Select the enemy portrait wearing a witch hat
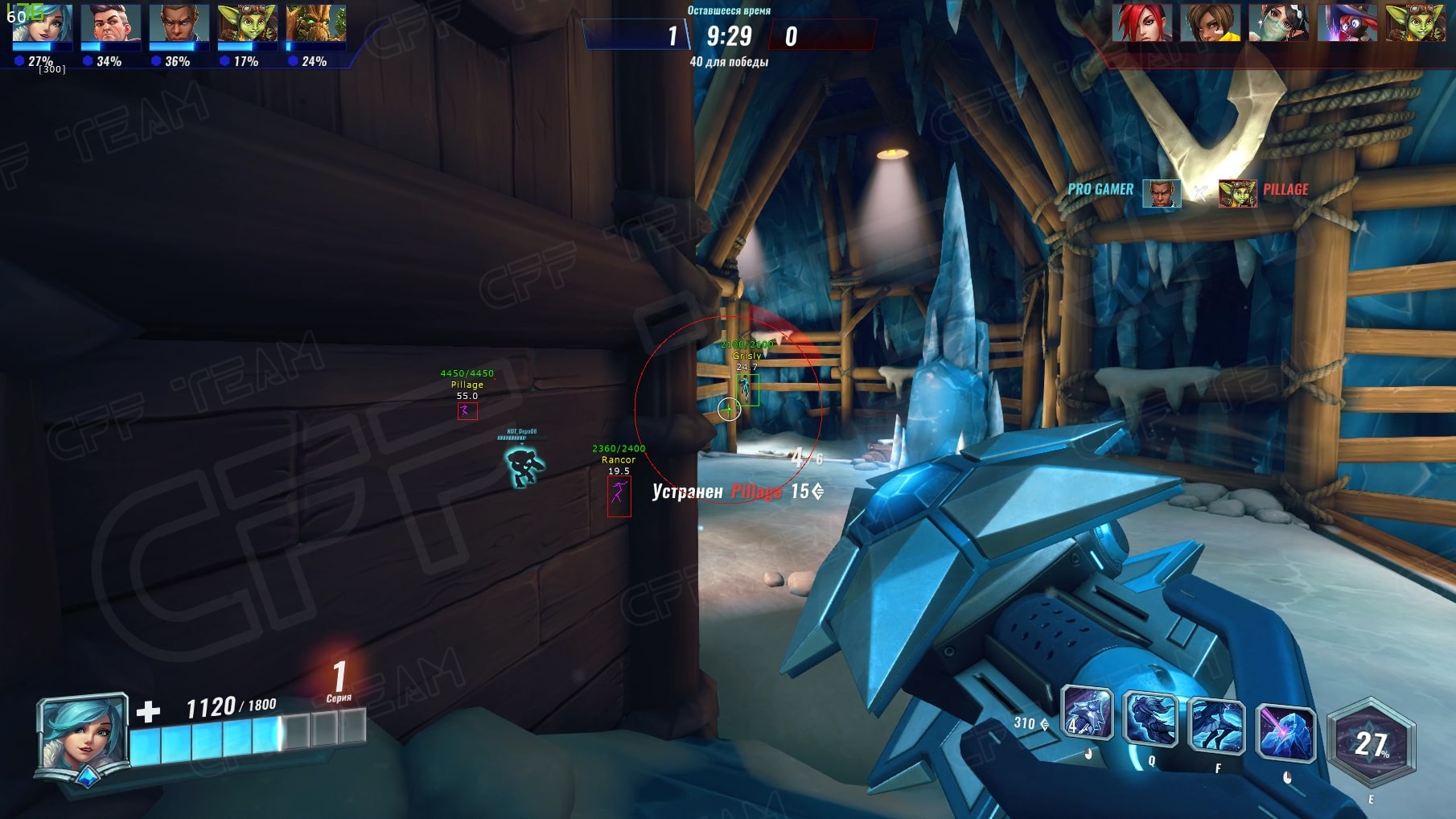1456x819 pixels. 1347,23
